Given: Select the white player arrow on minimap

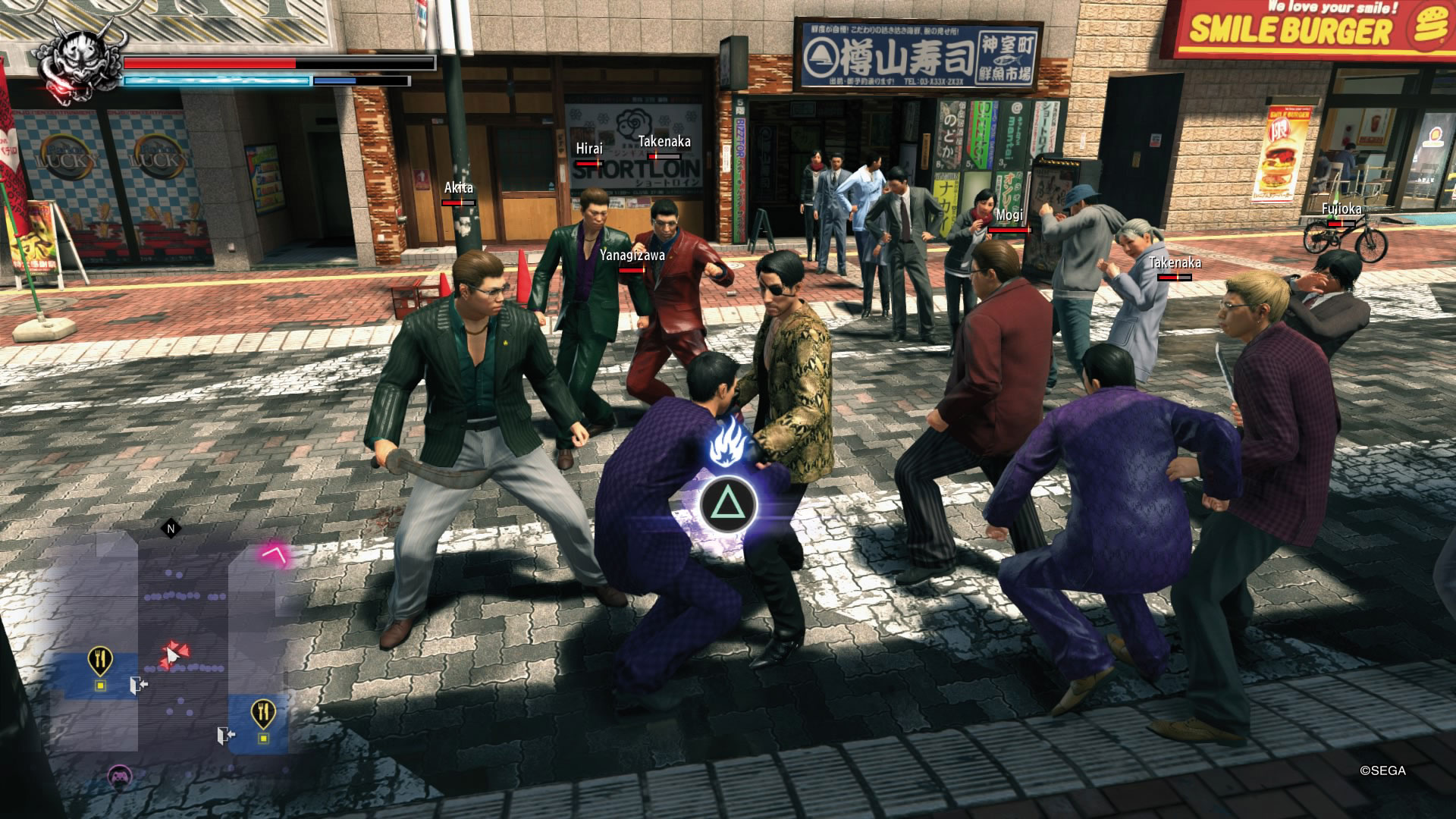Looking at the screenshot, I should [172, 654].
